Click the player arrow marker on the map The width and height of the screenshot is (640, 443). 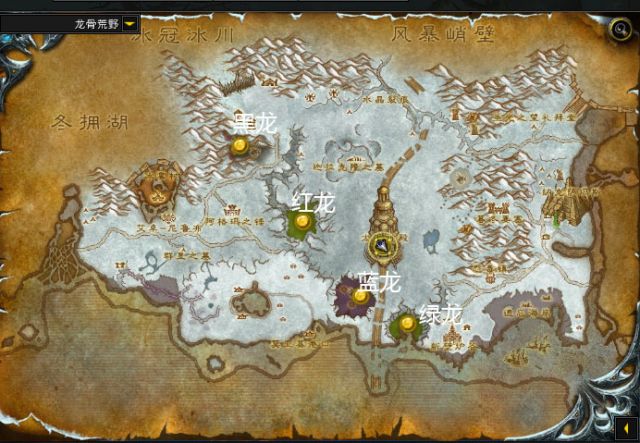point(383,246)
